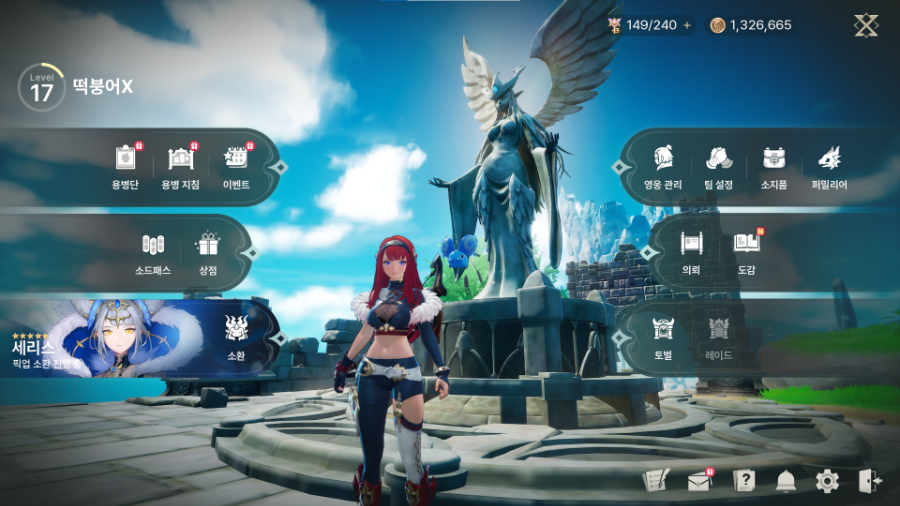Enter the 토벌 subjugation mode
The width and height of the screenshot is (900, 506).
click(664, 336)
